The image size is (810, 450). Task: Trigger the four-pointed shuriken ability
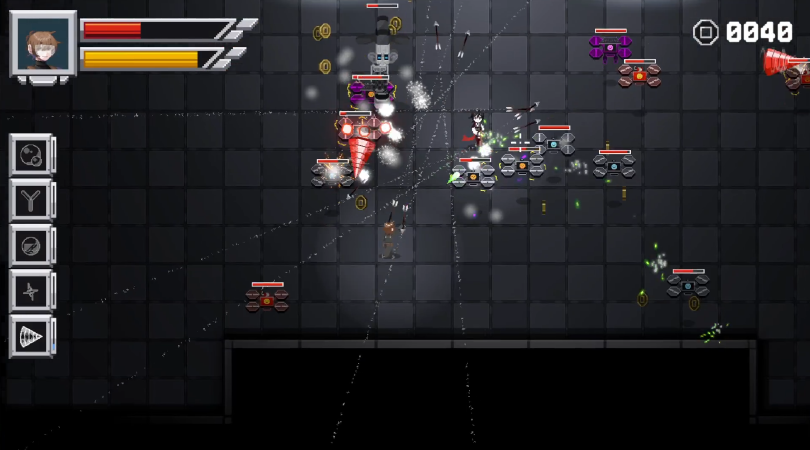pos(31,290)
